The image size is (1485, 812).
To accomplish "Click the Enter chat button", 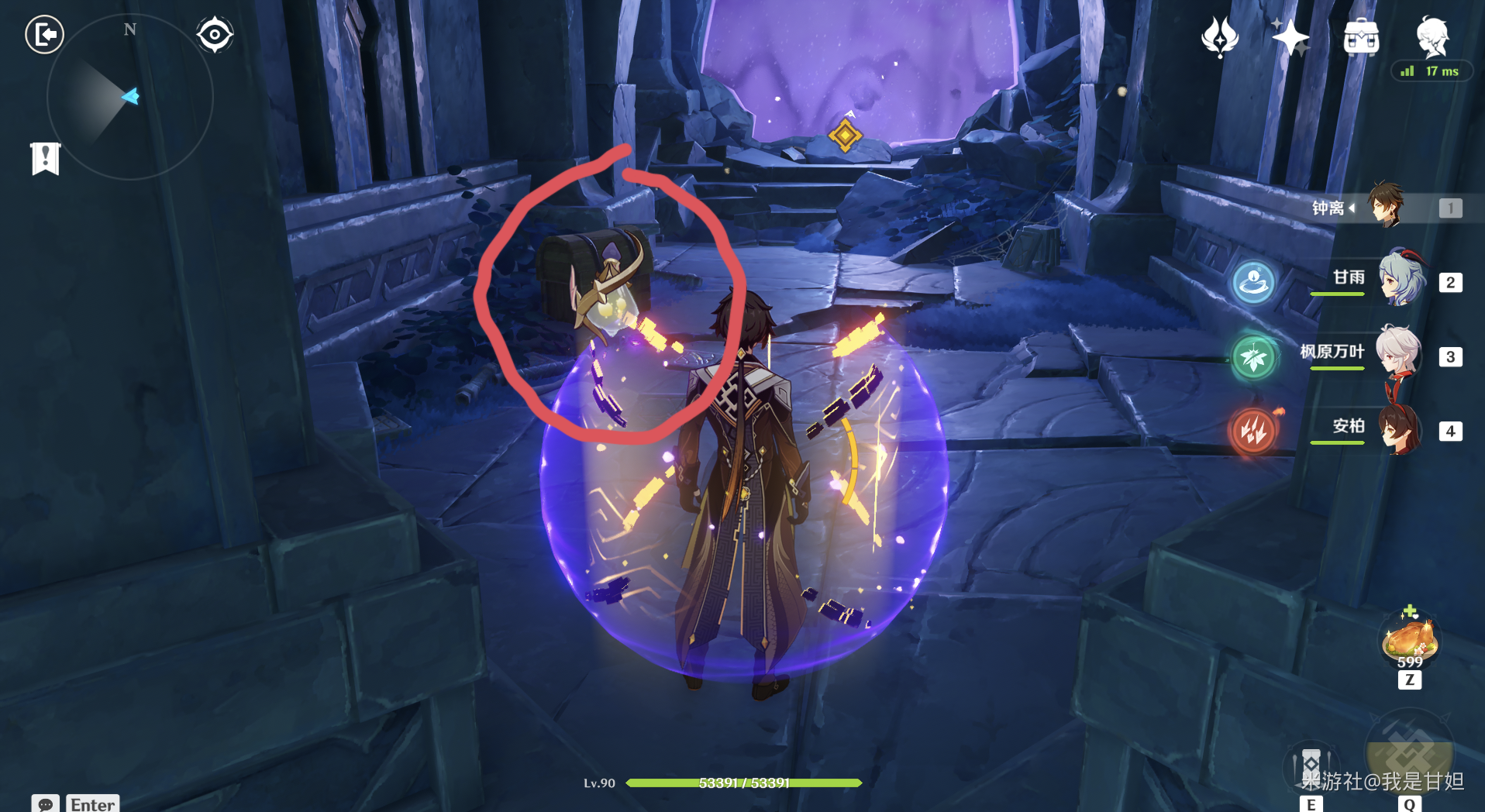I will pyautogui.click(x=92, y=804).
